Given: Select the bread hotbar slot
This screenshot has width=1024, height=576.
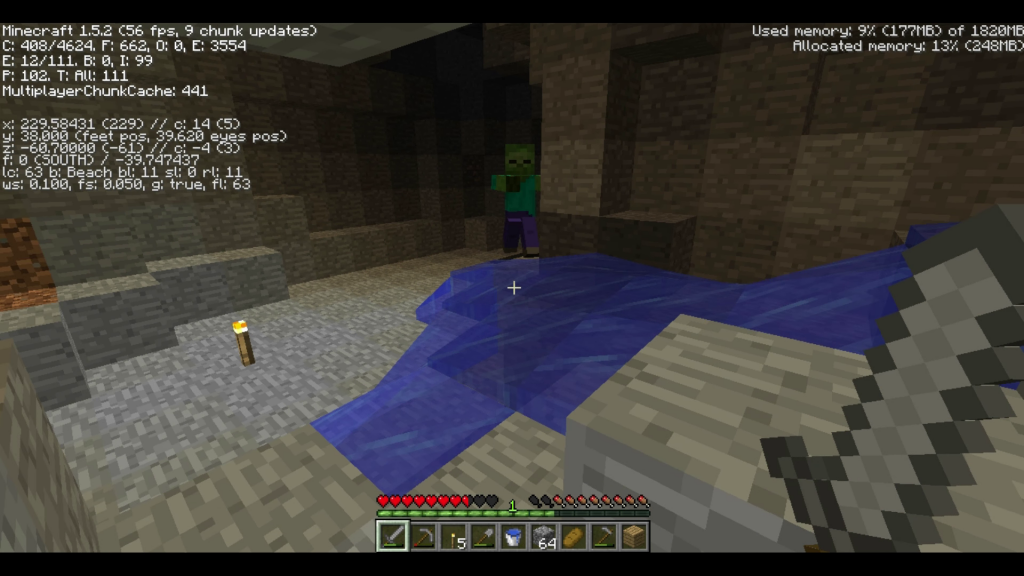Looking at the screenshot, I should tap(573, 537).
